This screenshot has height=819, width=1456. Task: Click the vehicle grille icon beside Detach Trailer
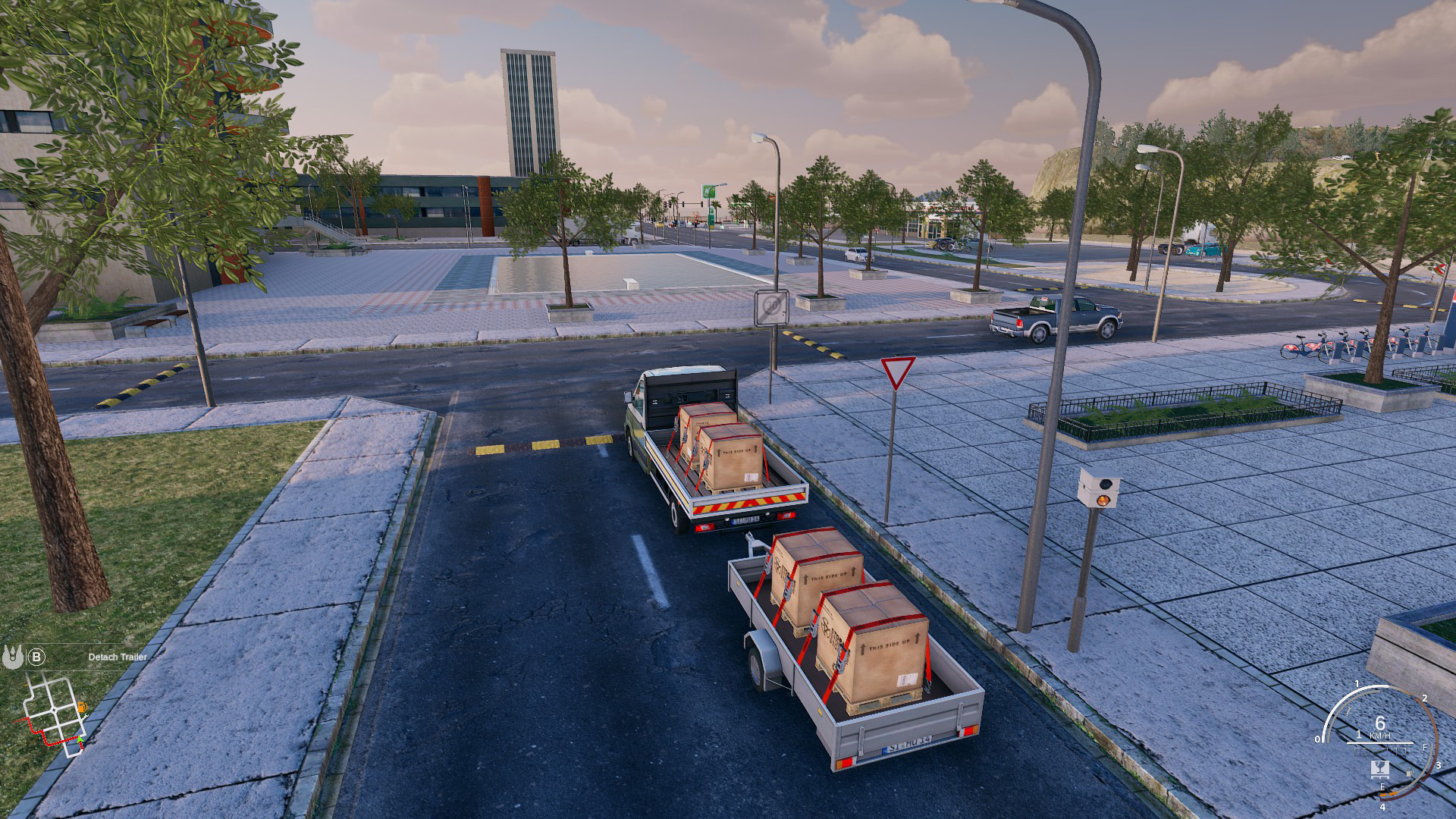pos(12,656)
